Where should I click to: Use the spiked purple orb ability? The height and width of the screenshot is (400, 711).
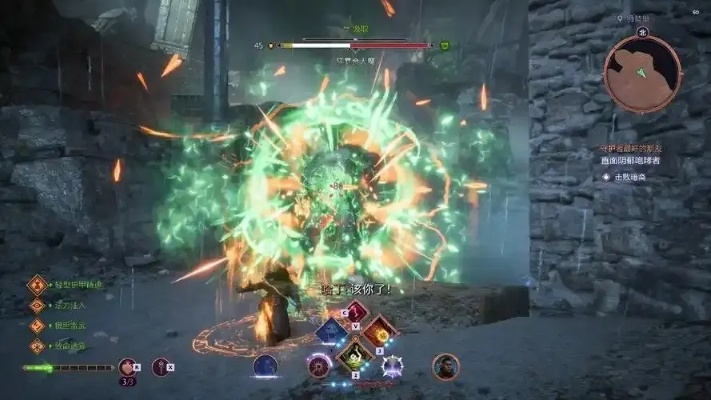coord(392,367)
